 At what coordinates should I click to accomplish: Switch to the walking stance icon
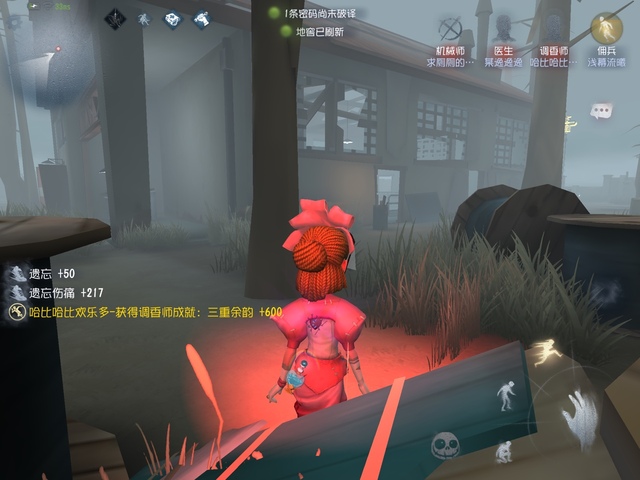504,395
